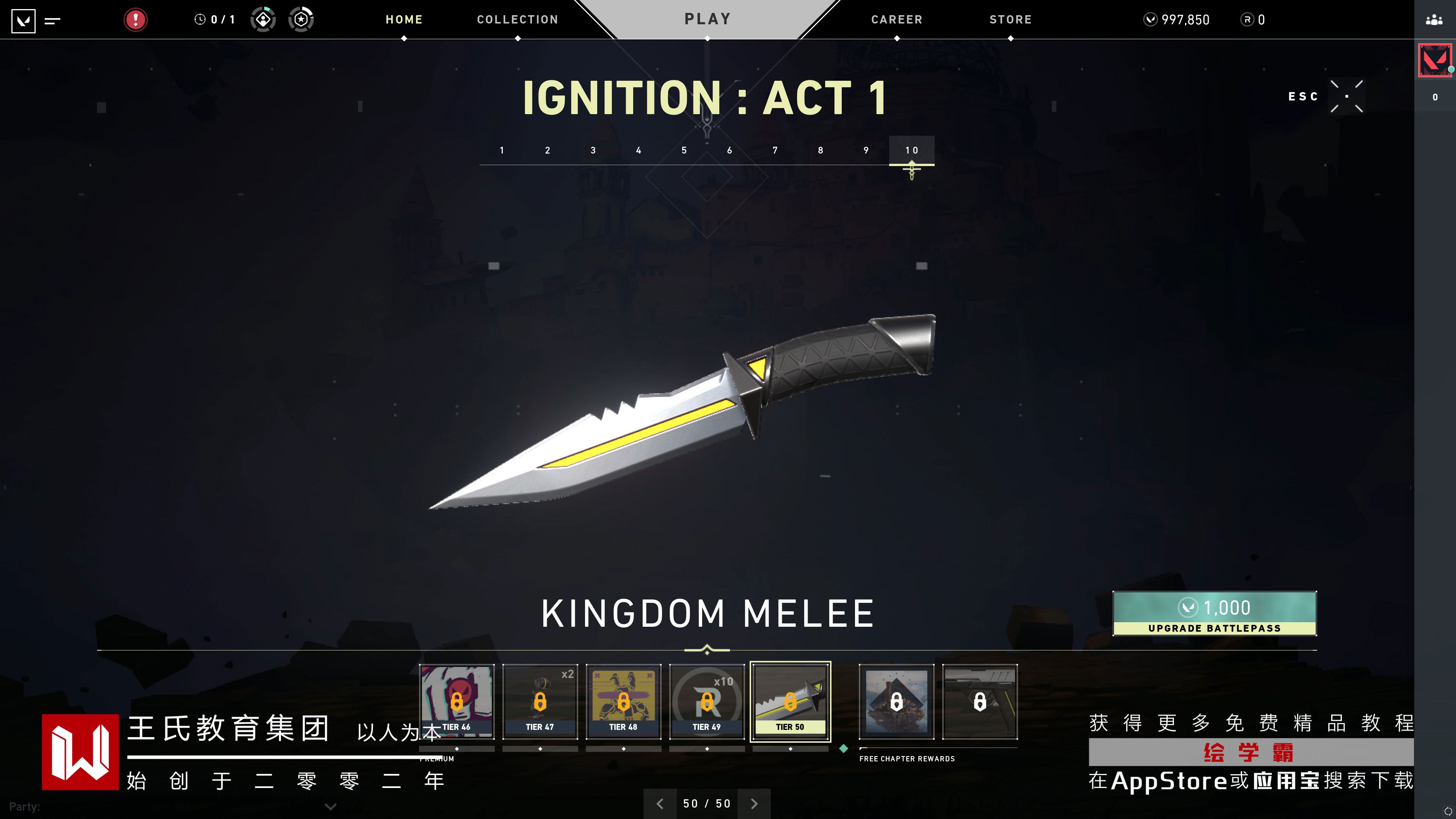
Task: Click the Upgrade Battlepass button
Action: point(1214,613)
